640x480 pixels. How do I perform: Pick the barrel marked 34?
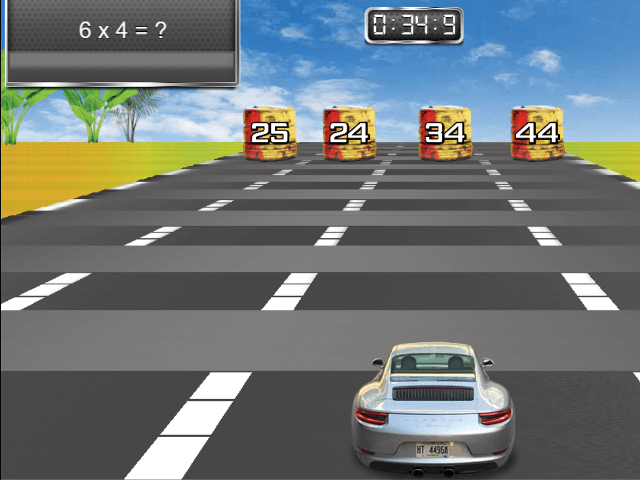coord(444,133)
